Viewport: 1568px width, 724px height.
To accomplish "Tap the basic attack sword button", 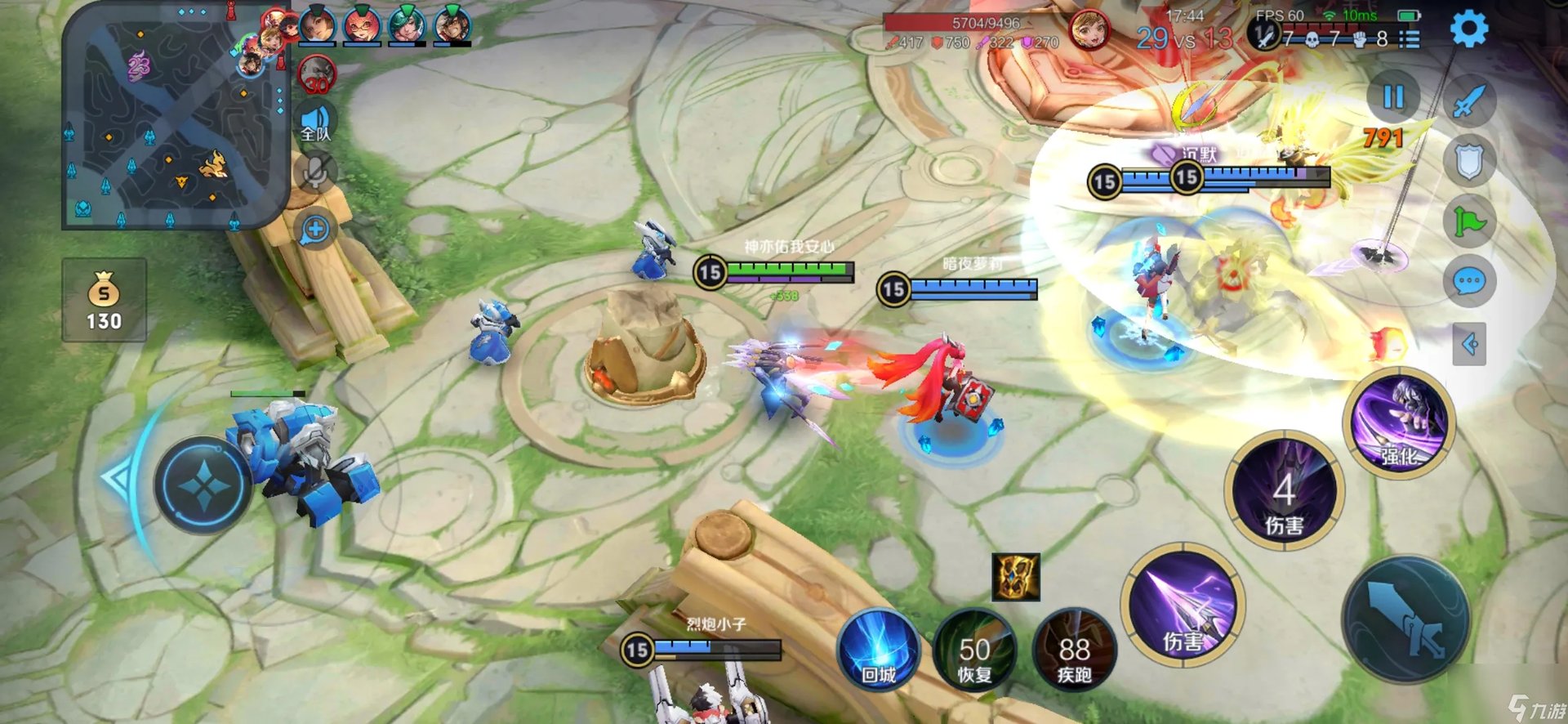I will click(1406, 620).
